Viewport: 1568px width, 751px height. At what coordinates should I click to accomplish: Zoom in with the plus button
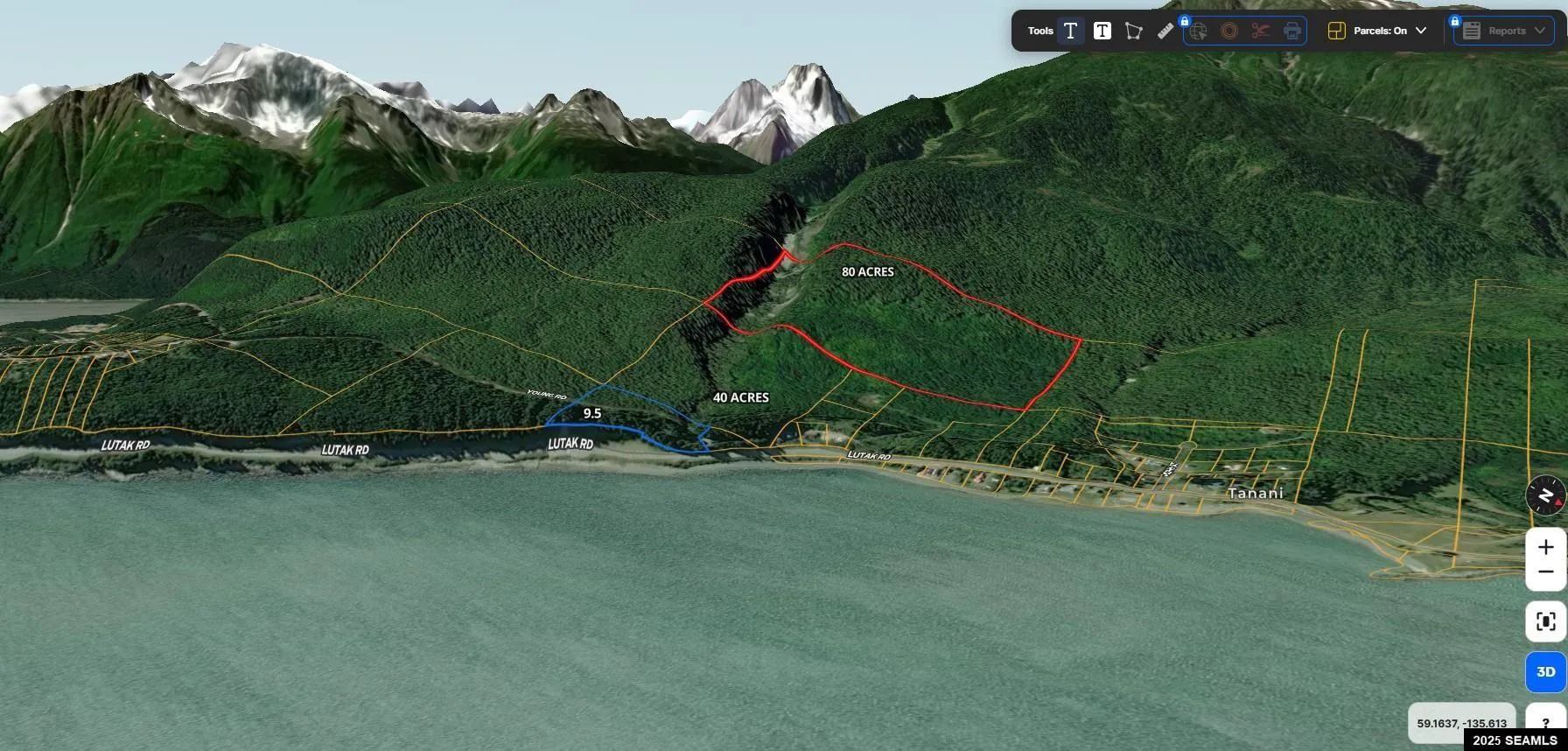tap(1546, 547)
